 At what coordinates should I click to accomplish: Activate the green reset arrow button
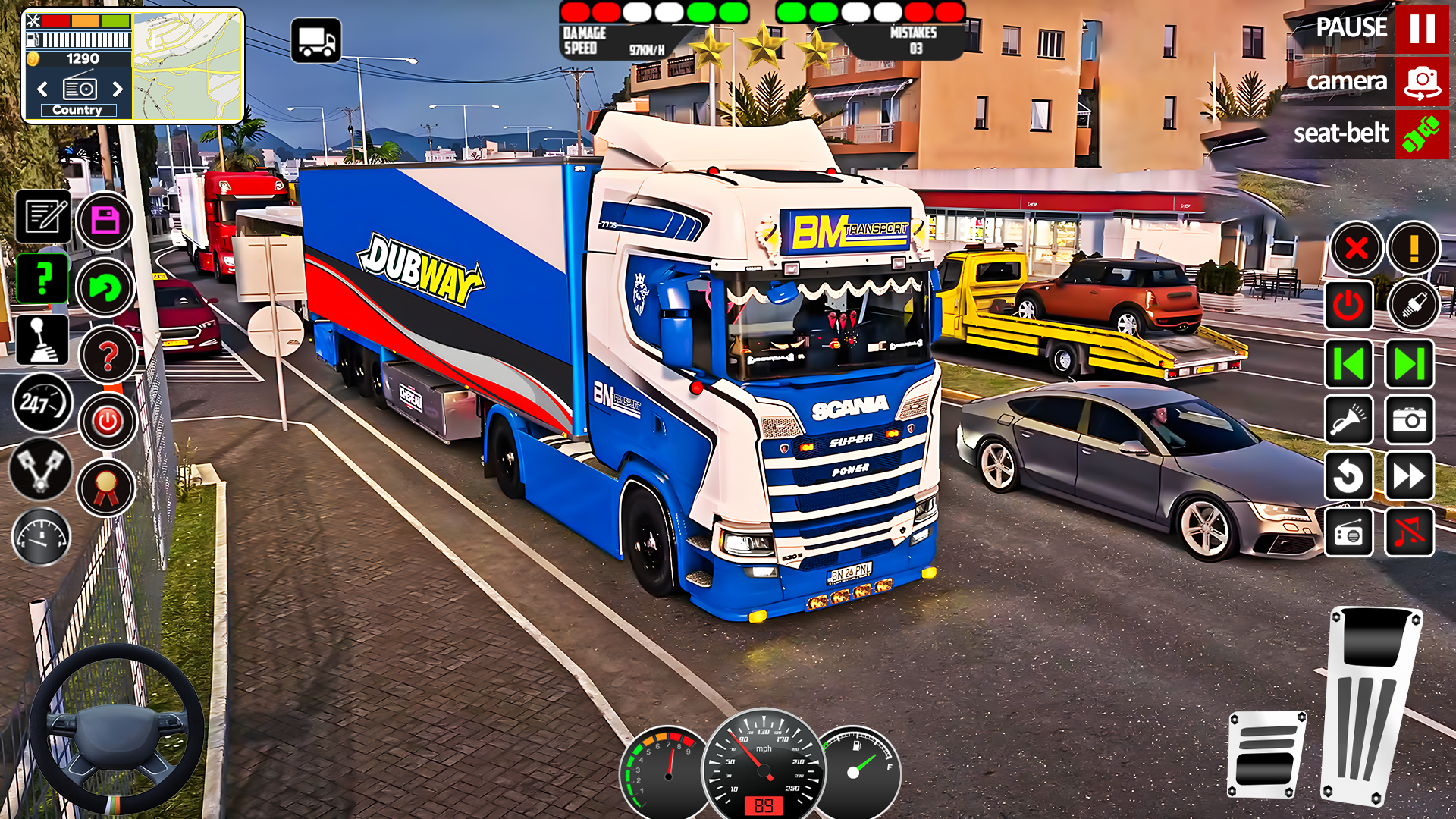[x=105, y=287]
